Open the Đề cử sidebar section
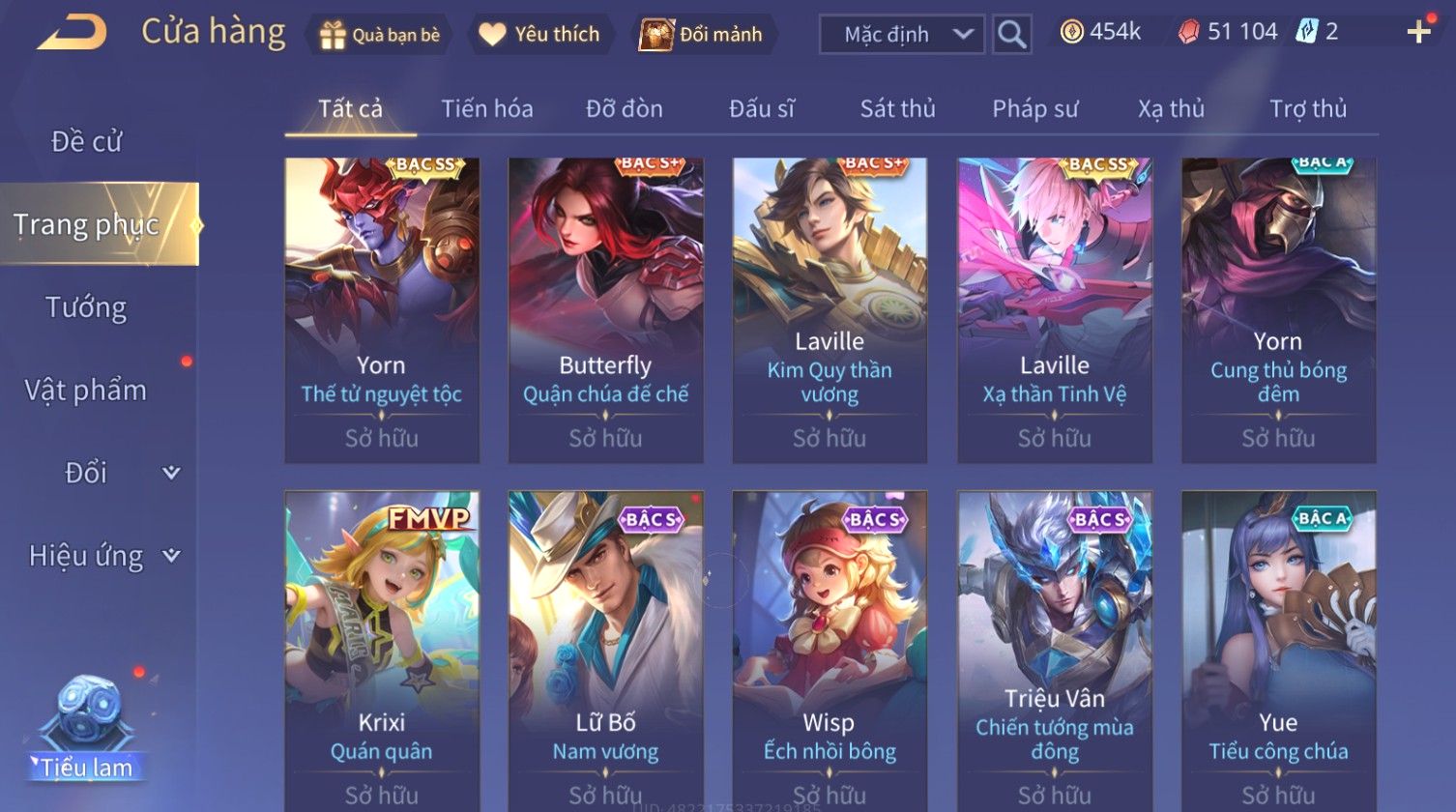 coord(86,142)
